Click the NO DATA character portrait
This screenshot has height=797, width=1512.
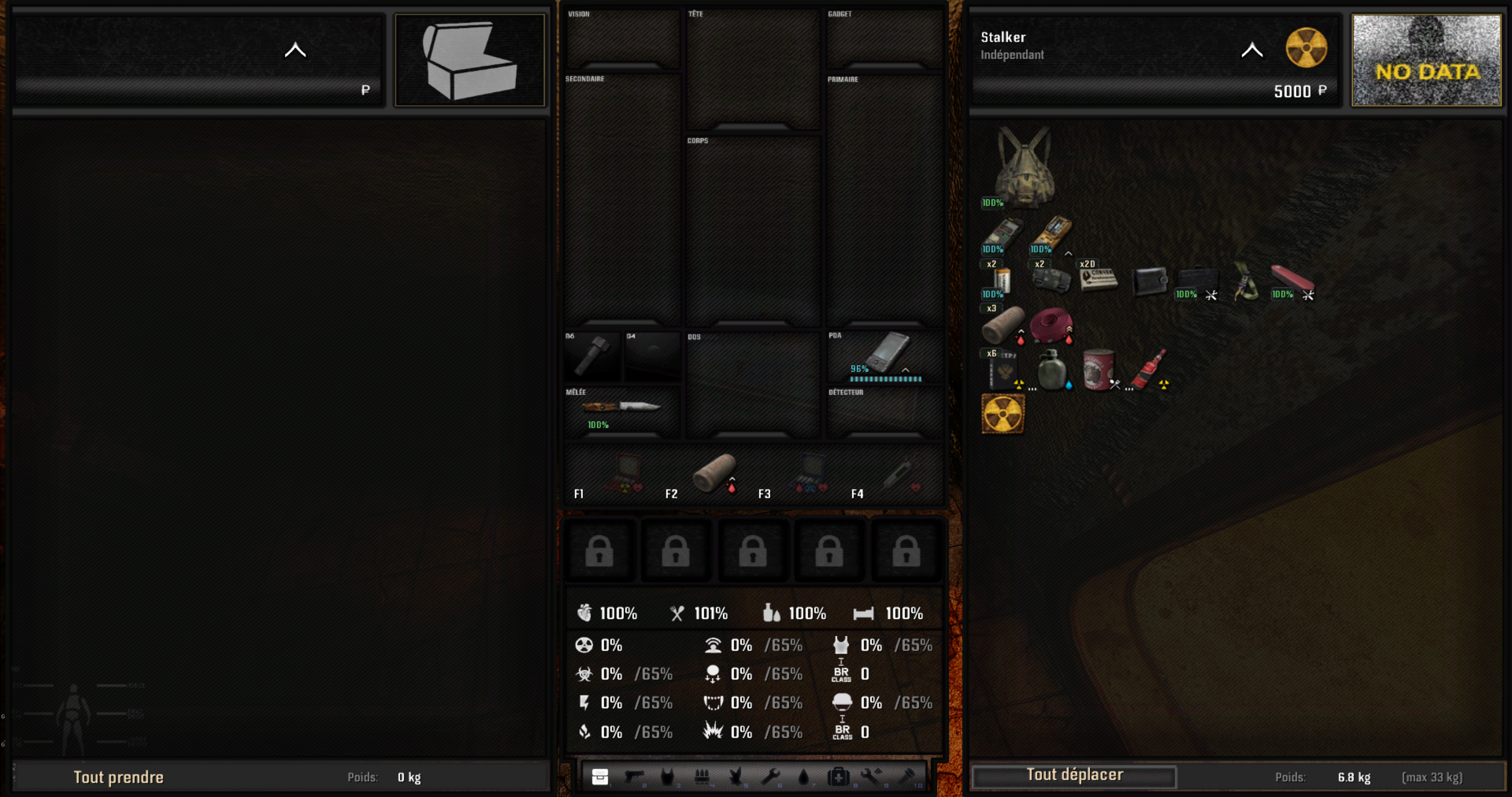[1426, 60]
